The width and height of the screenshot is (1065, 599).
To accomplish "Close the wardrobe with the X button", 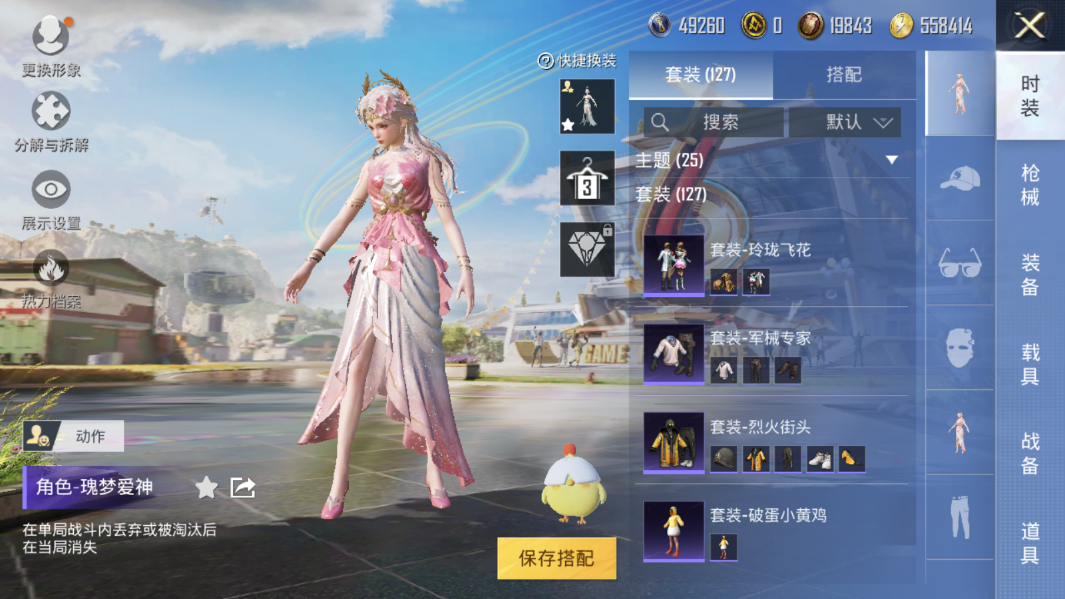I will [x=1029, y=26].
